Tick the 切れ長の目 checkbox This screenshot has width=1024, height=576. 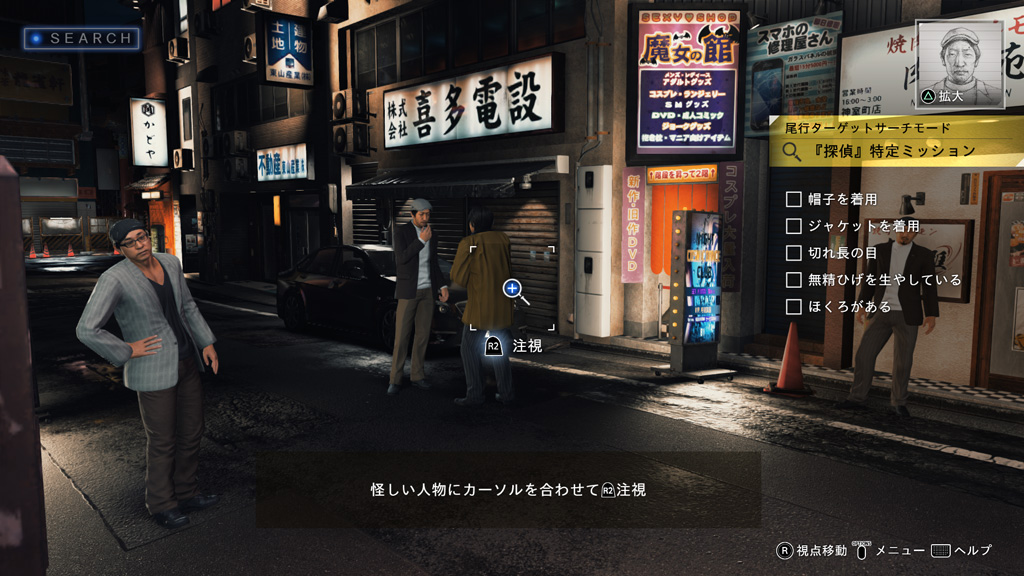794,253
